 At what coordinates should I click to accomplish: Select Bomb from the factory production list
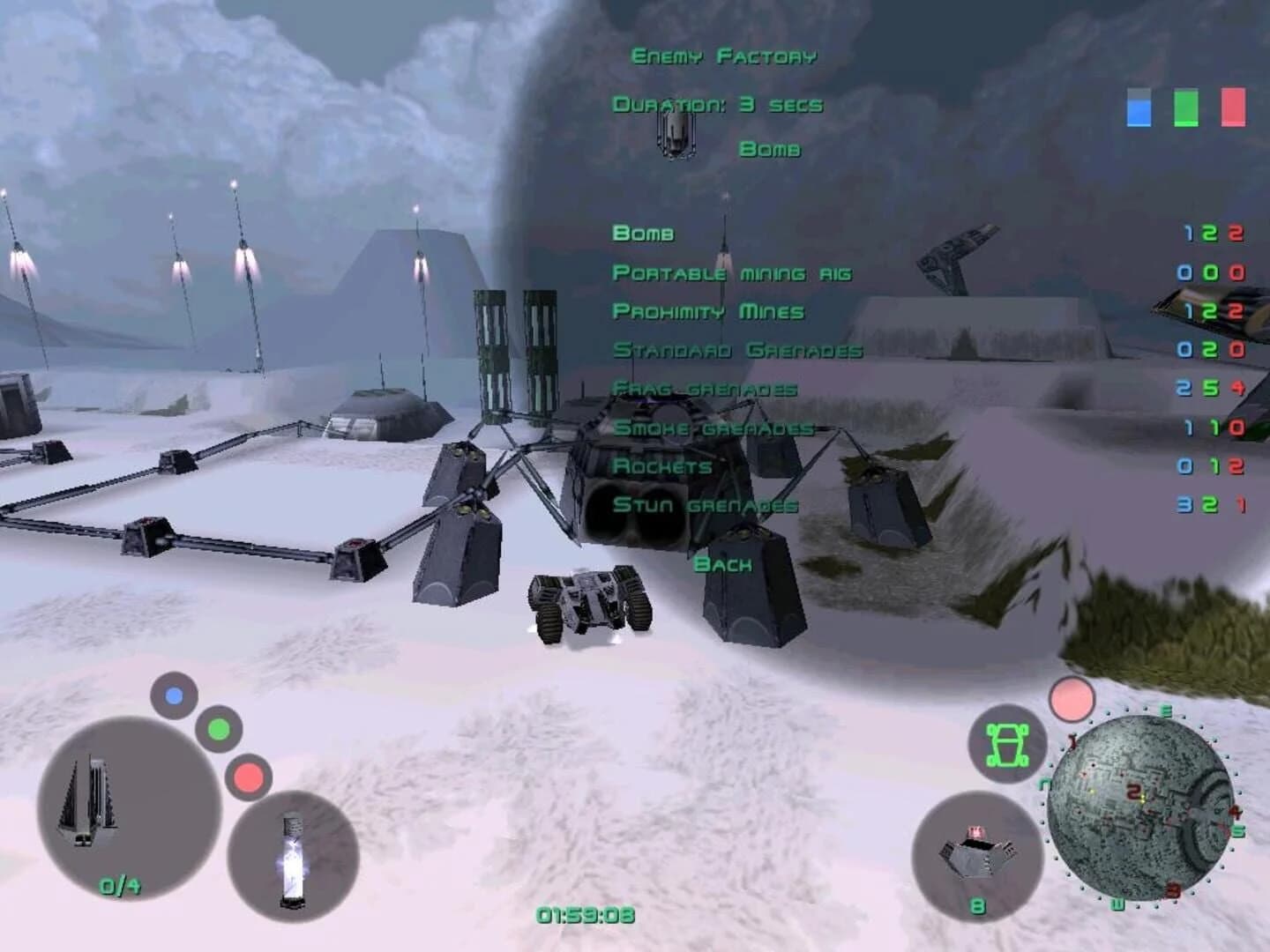click(x=643, y=234)
